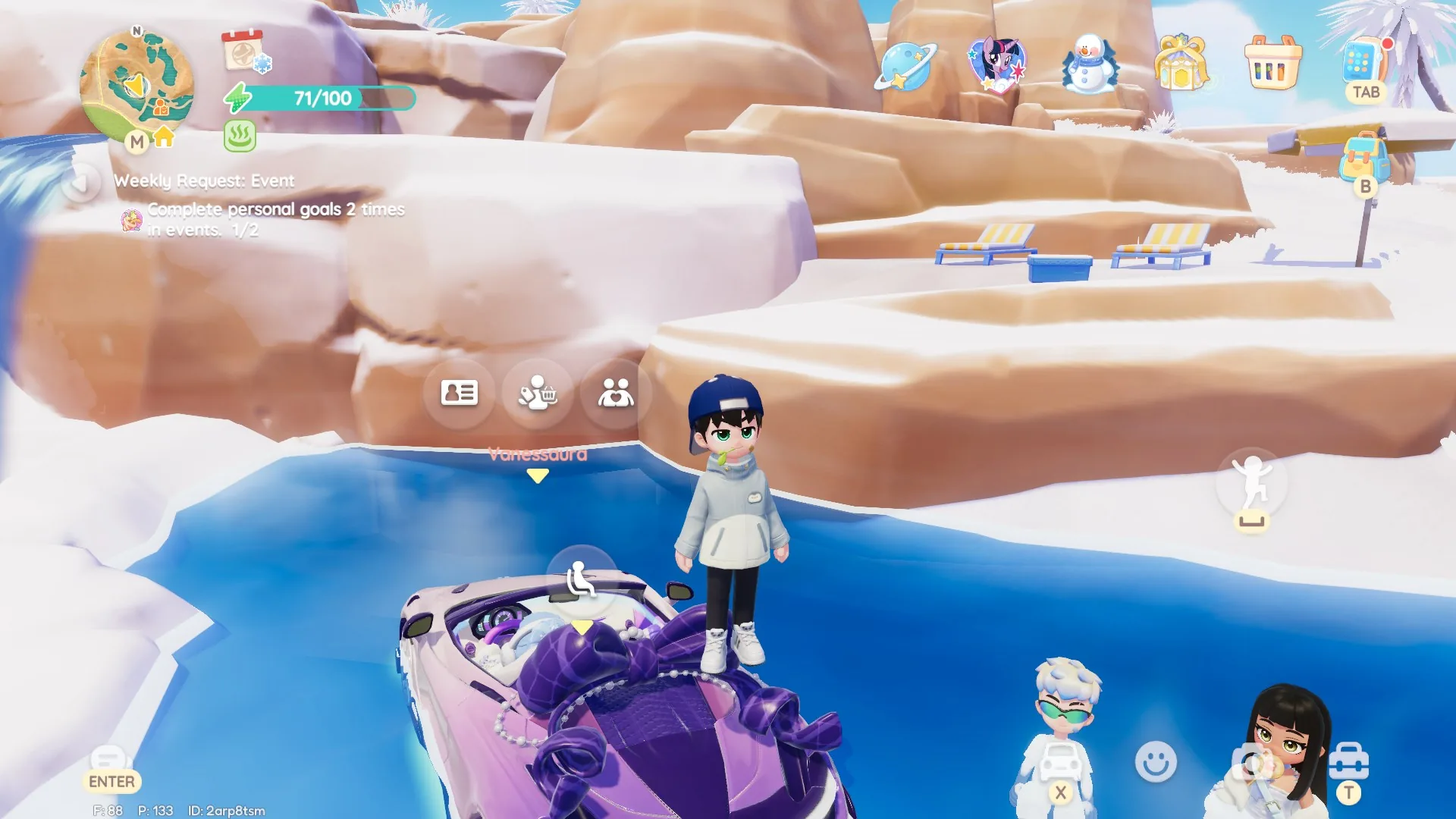Open the snowman winter event
1456x819 pixels.
(1089, 64)
